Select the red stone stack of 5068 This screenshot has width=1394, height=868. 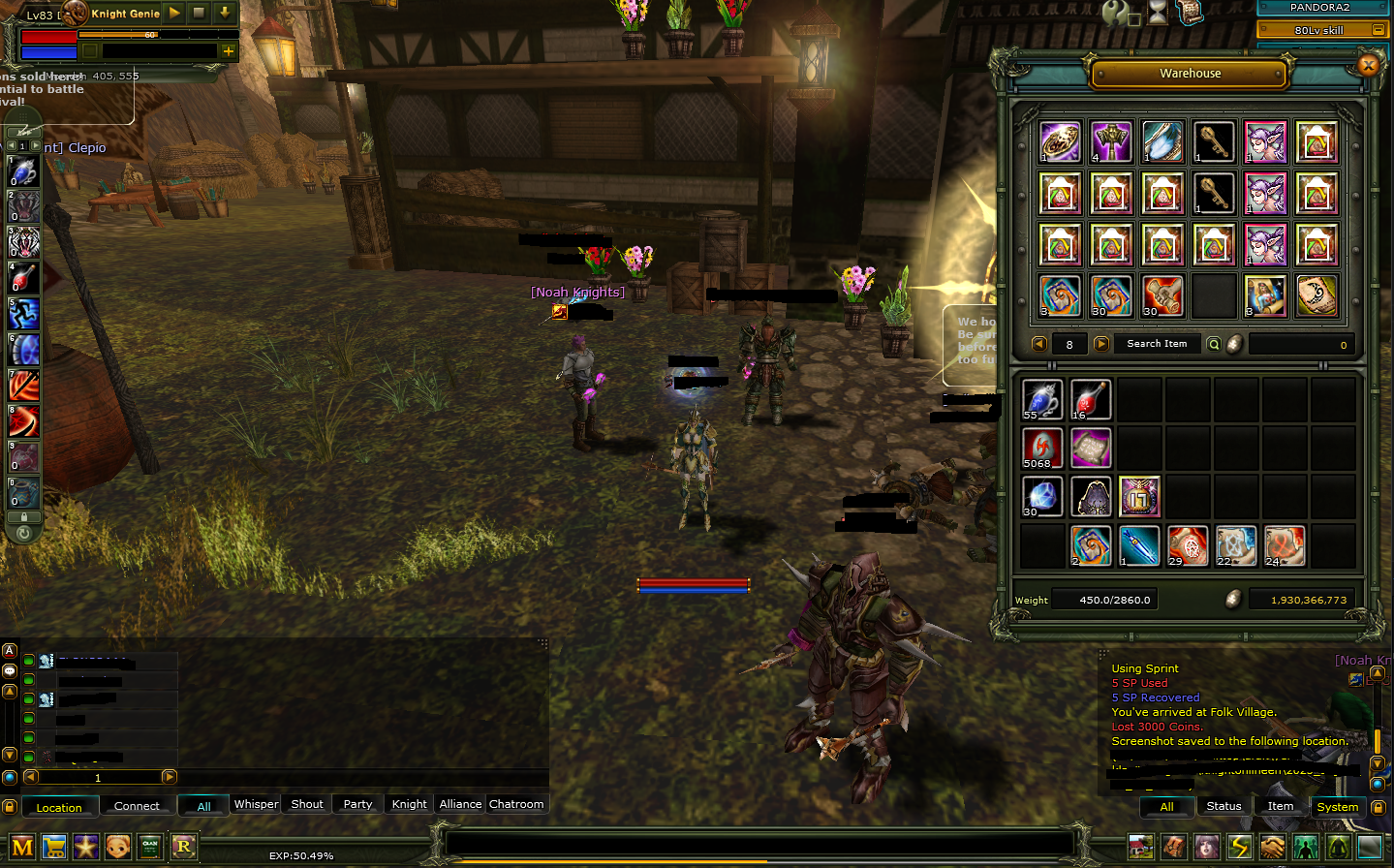tap(1042, 448)
